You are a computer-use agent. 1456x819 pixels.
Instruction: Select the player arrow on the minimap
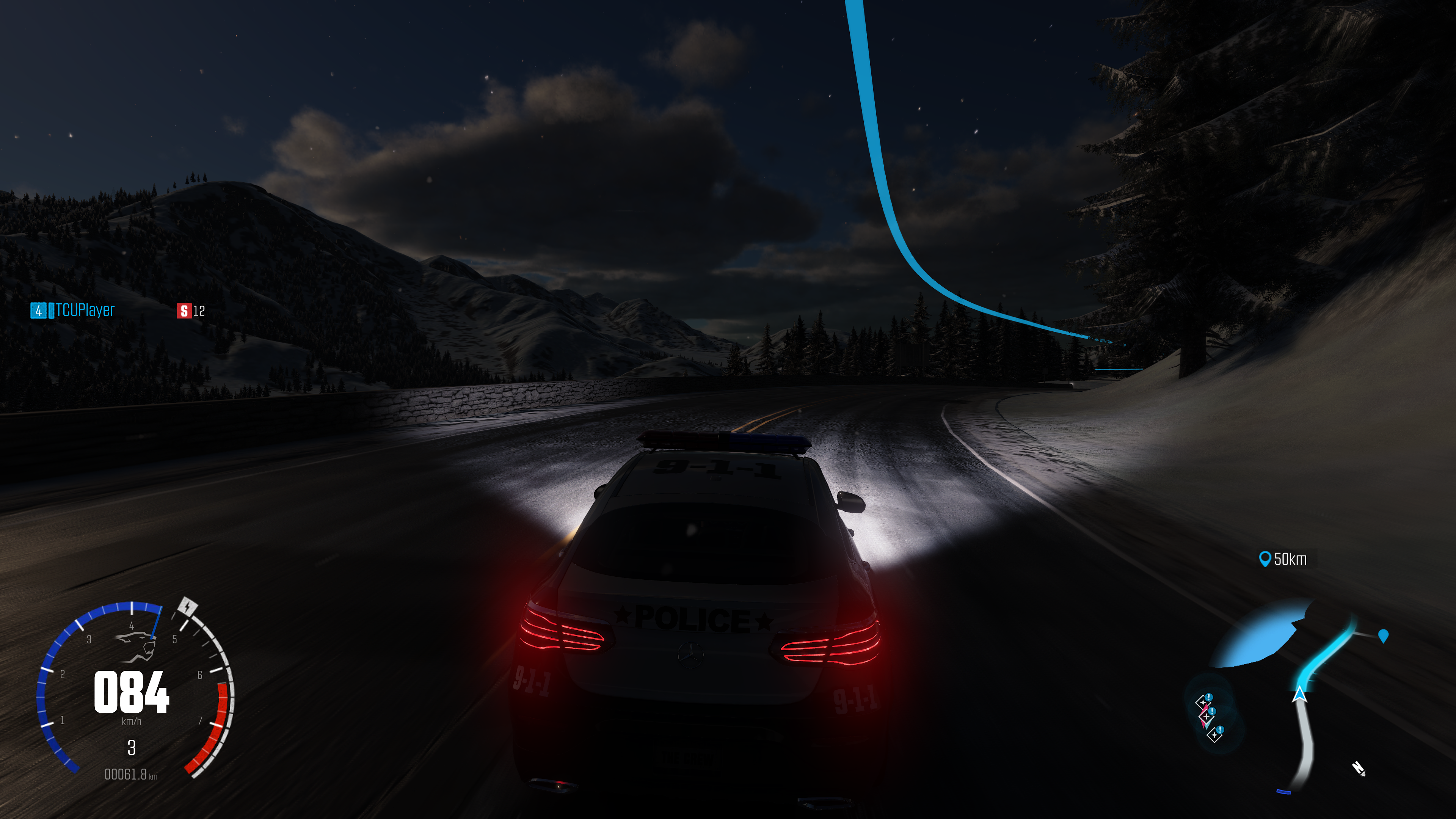[x=1299, y=693]
